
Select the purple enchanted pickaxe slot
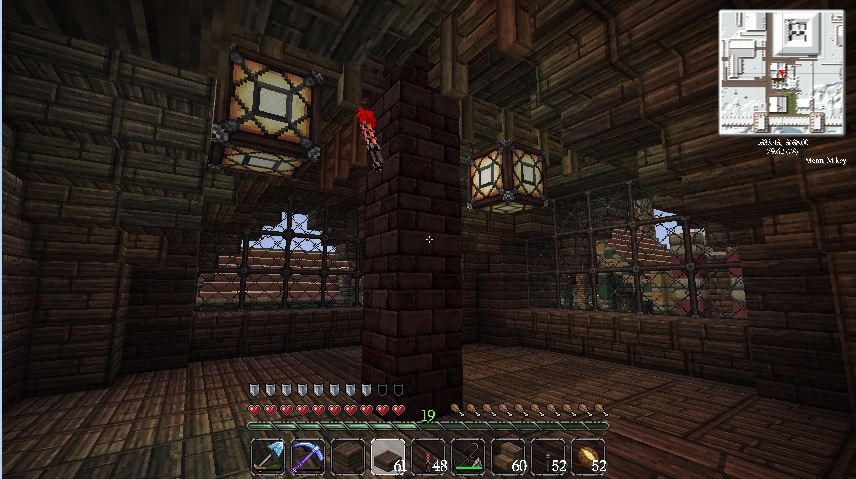click(x=308, y=457)
